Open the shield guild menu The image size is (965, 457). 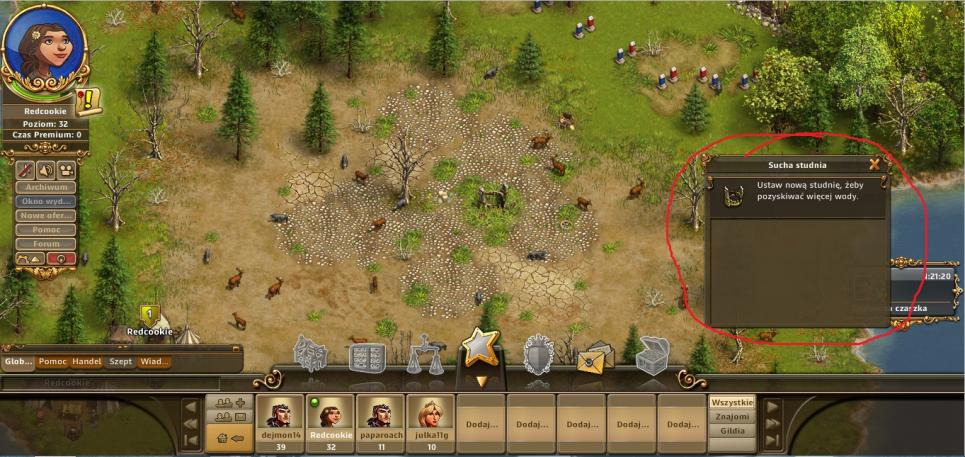click(x=539, y=354)
